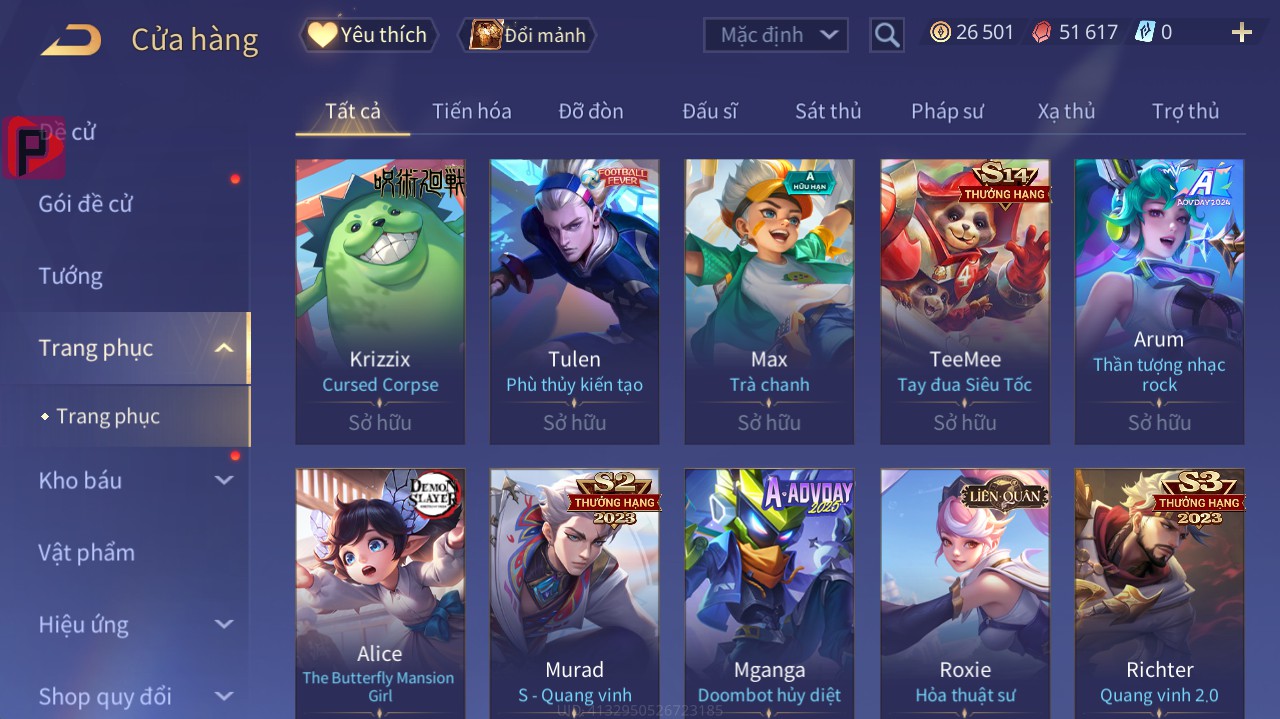Open the Yêu thích favorites list

coord(368,35)
